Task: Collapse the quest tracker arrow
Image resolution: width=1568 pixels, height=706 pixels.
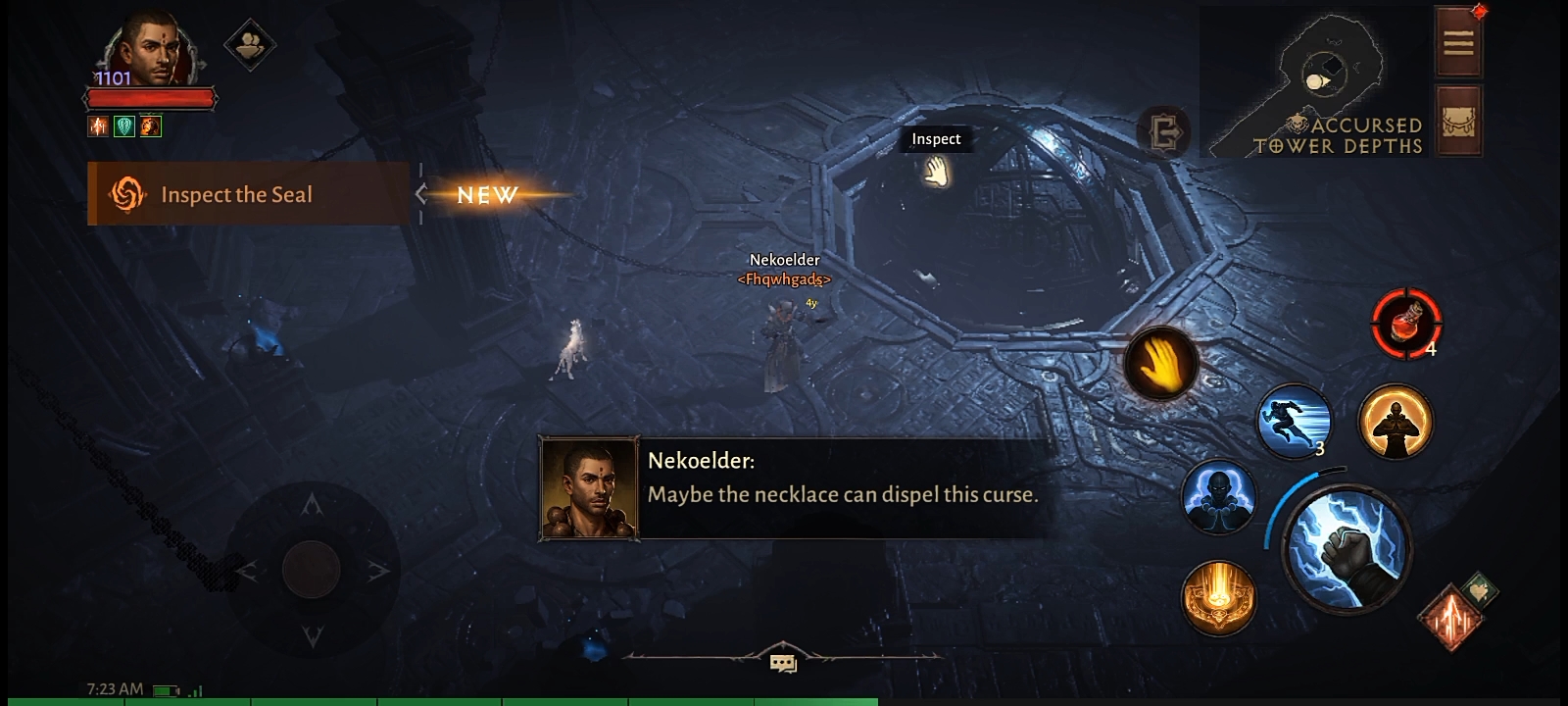Action: (x=421, y=194)
